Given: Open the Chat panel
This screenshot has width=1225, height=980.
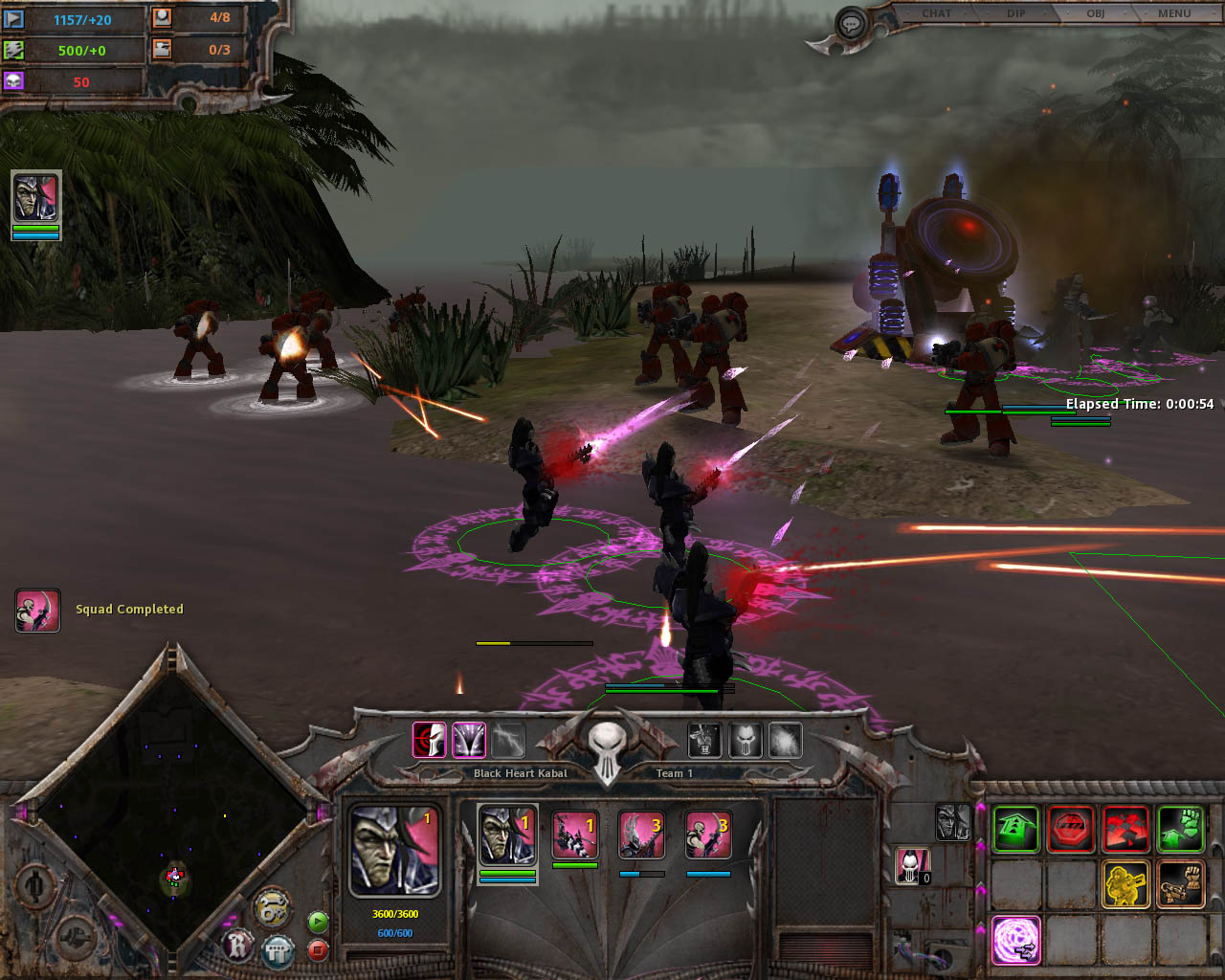Looking at the screenshot, I should pos(936,13).
